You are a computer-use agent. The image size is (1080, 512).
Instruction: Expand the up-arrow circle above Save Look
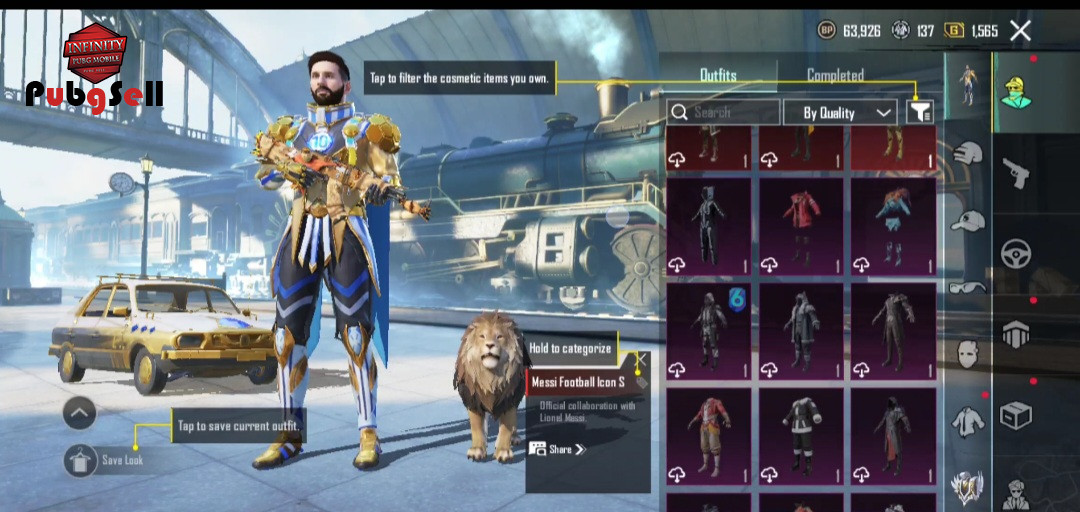(x=79, y=412)
